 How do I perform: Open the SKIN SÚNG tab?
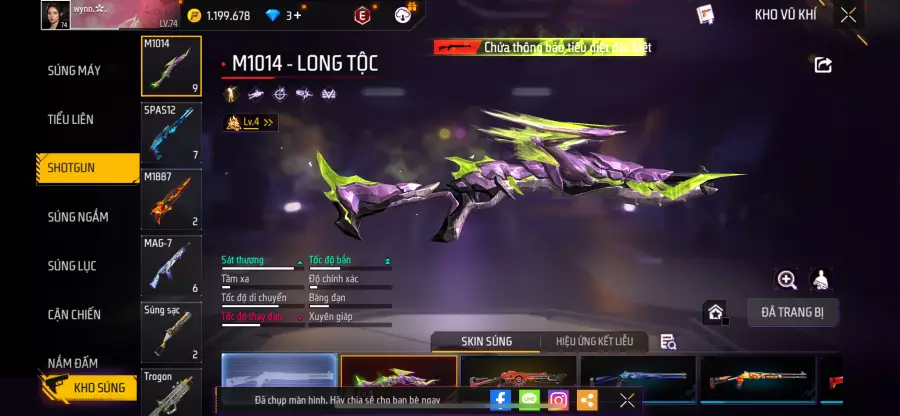point(486,342)
